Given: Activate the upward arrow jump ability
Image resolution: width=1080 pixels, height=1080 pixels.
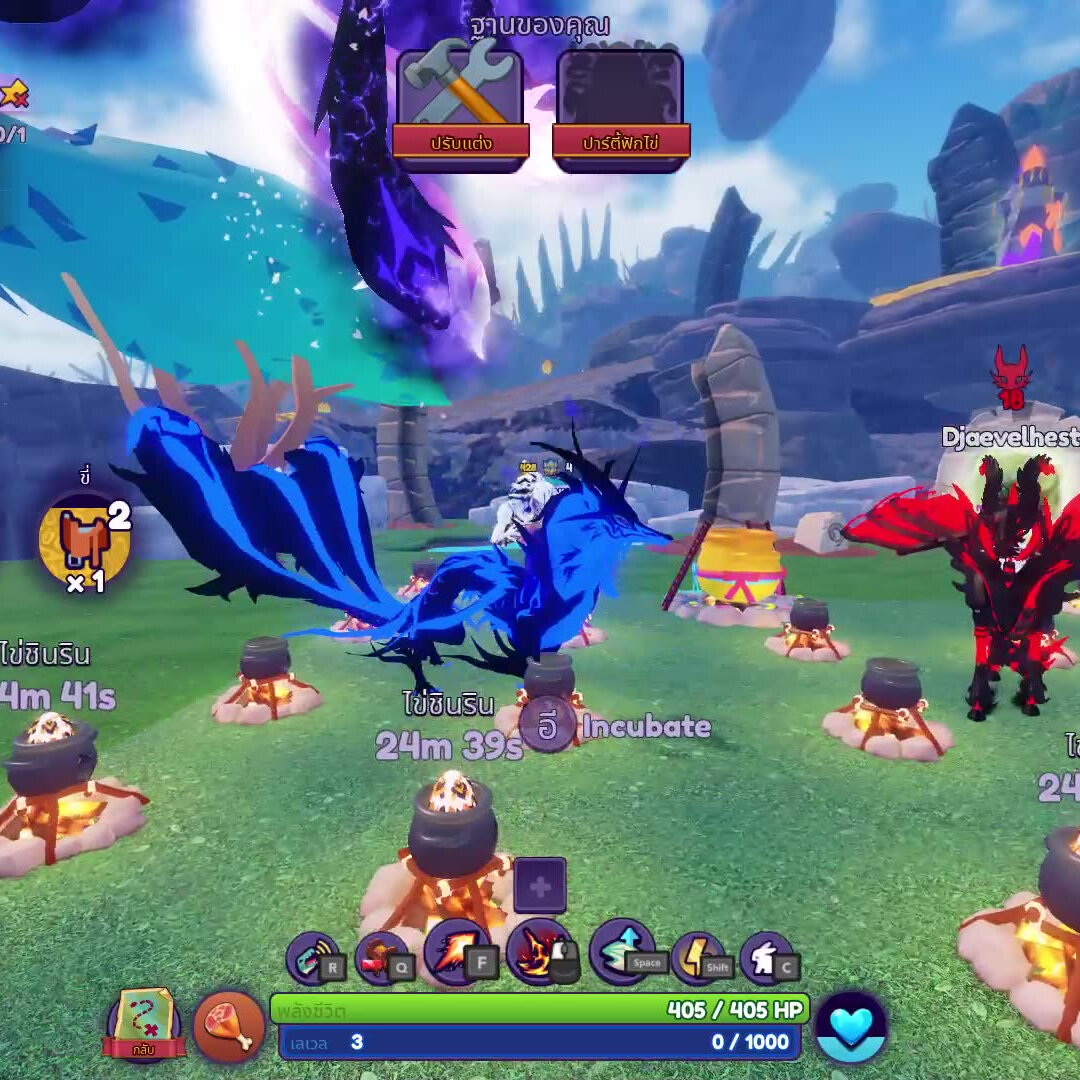Looking at the screenshot, I should click(622, 952).
